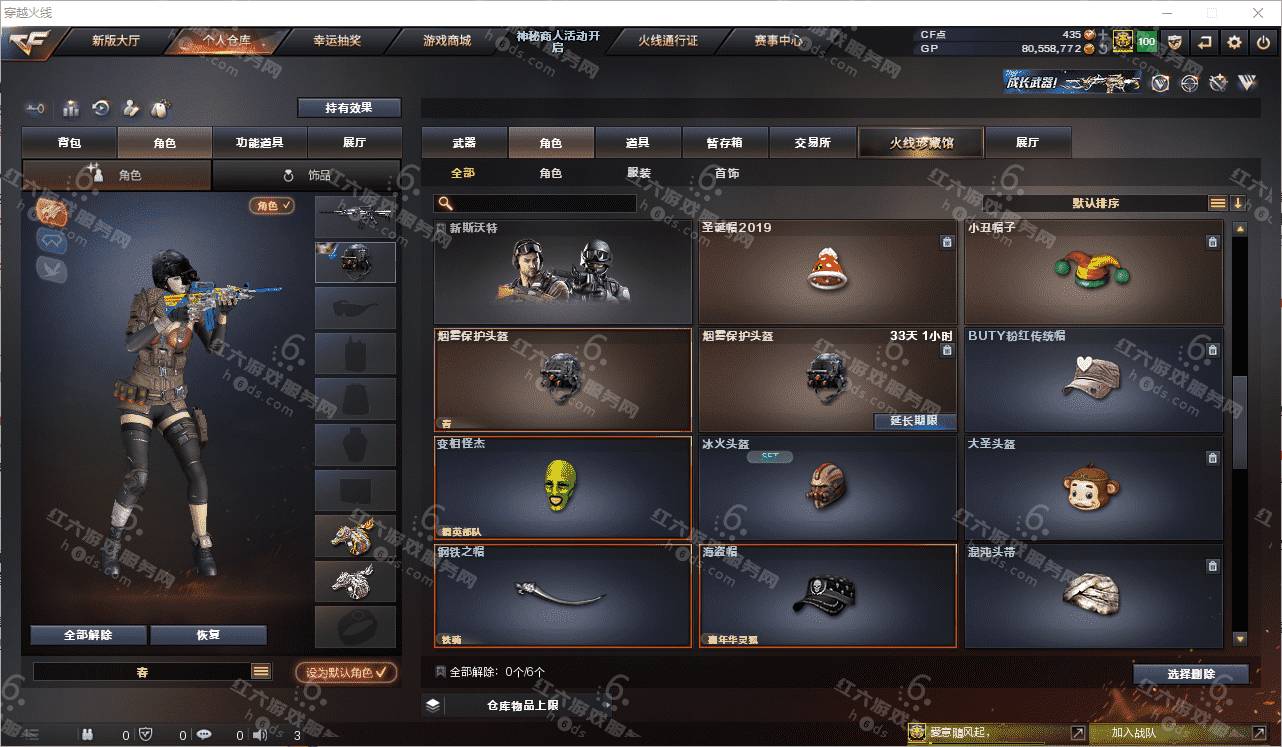Image resolution: width=1282 pixels, height=747 pixels.
Task: Filter items by 服装 clothing
Action: (639, 173)
